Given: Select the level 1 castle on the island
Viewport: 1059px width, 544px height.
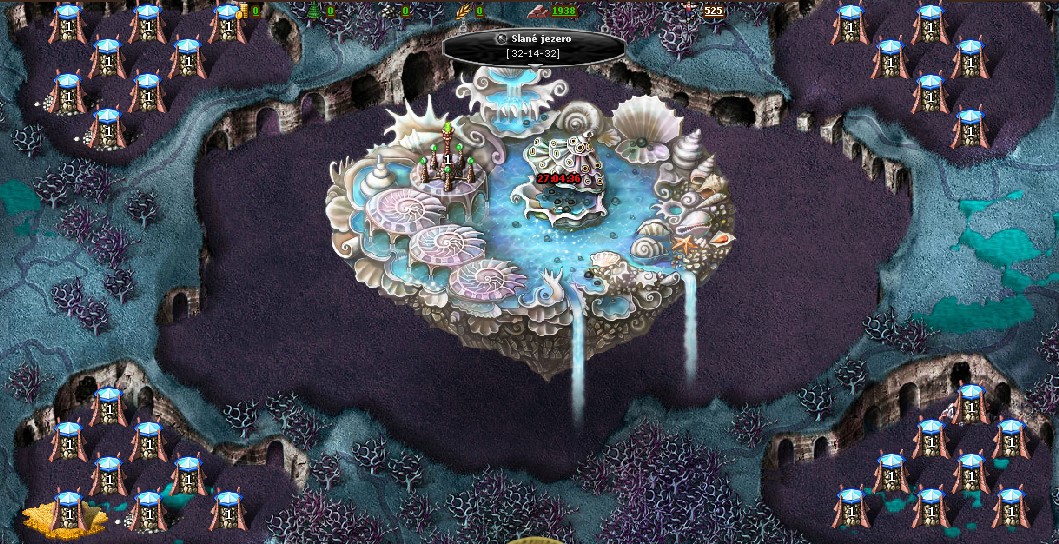Looking at the screenshot, I should point(448,165).
